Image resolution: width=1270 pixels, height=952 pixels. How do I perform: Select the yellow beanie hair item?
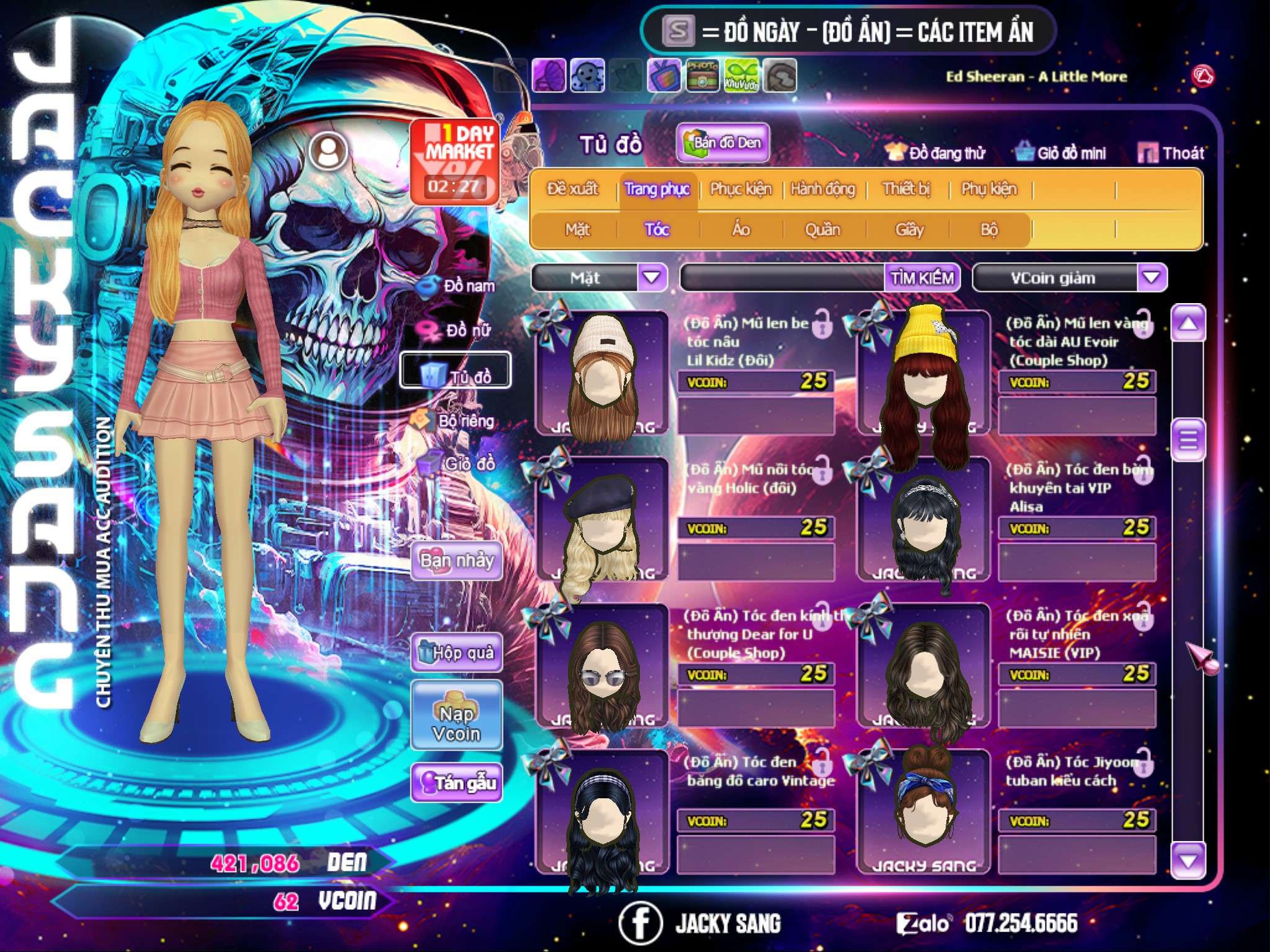923,372
